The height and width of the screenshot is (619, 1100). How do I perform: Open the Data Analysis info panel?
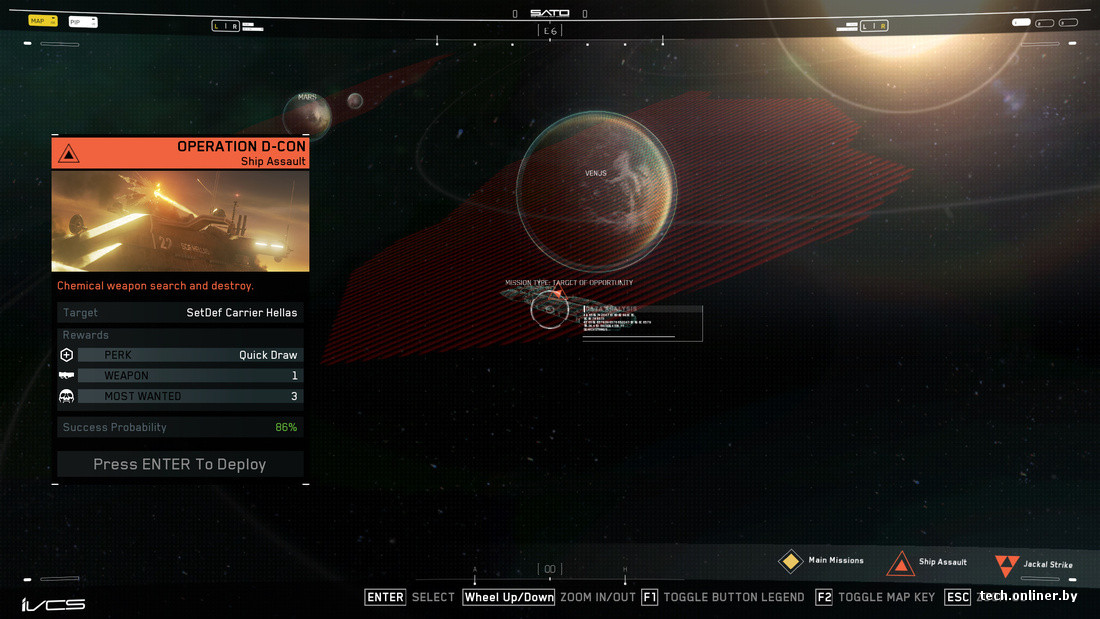(642, 323)
